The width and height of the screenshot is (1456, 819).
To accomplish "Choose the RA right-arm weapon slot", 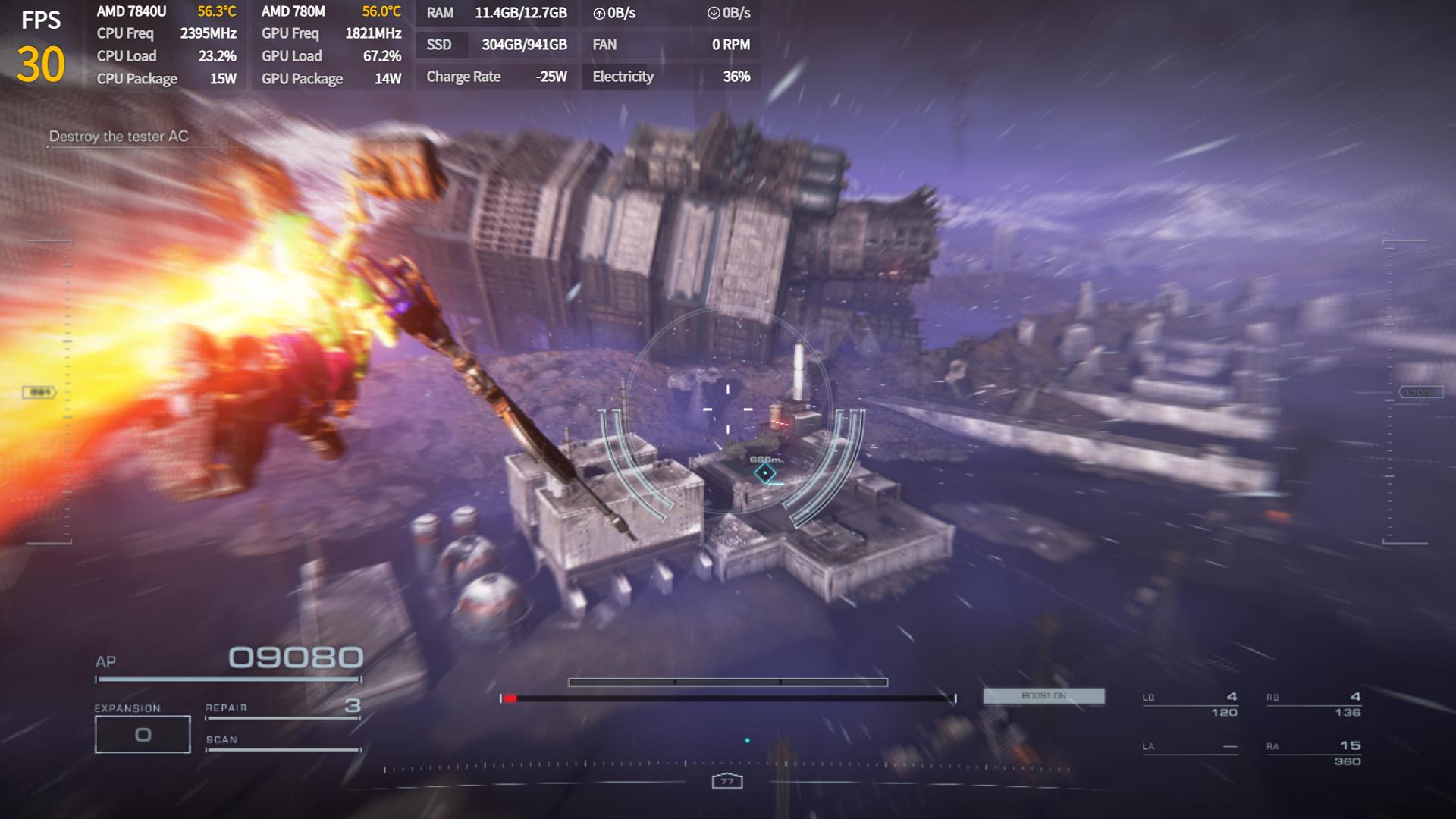I will [x=1313, y=753].
